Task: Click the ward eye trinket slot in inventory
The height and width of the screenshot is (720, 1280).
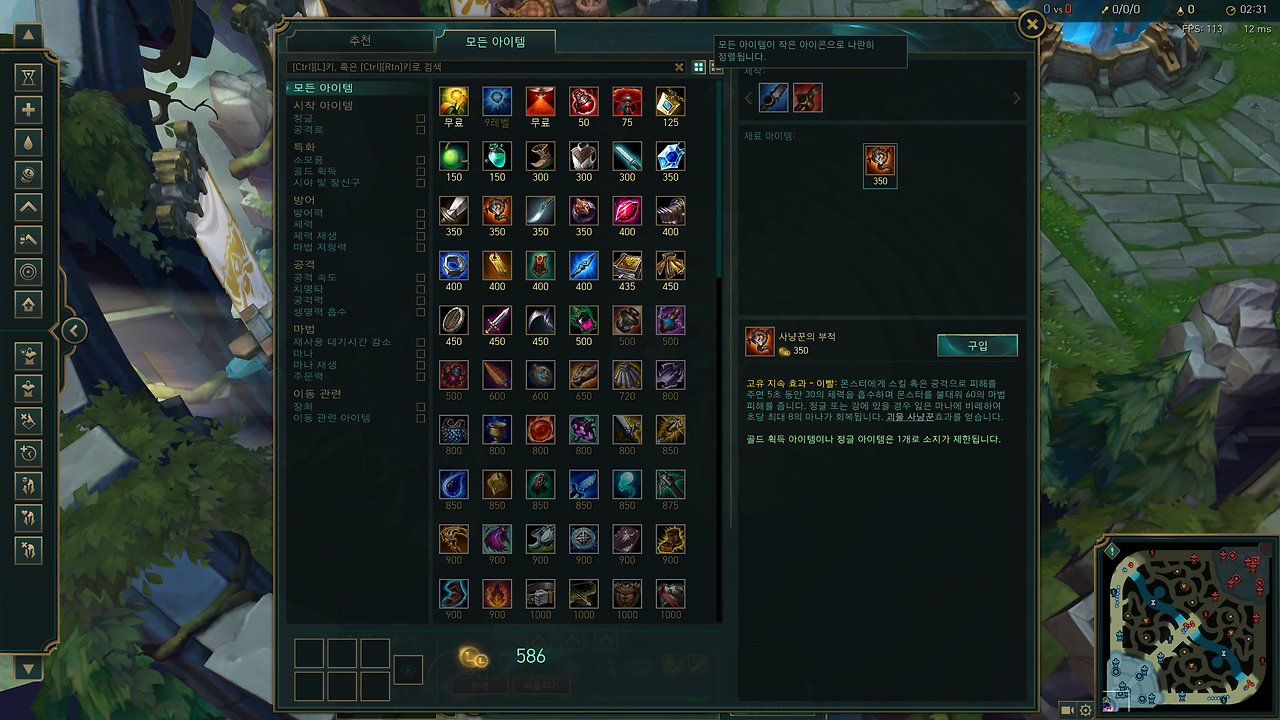Action: click(407, 671)
